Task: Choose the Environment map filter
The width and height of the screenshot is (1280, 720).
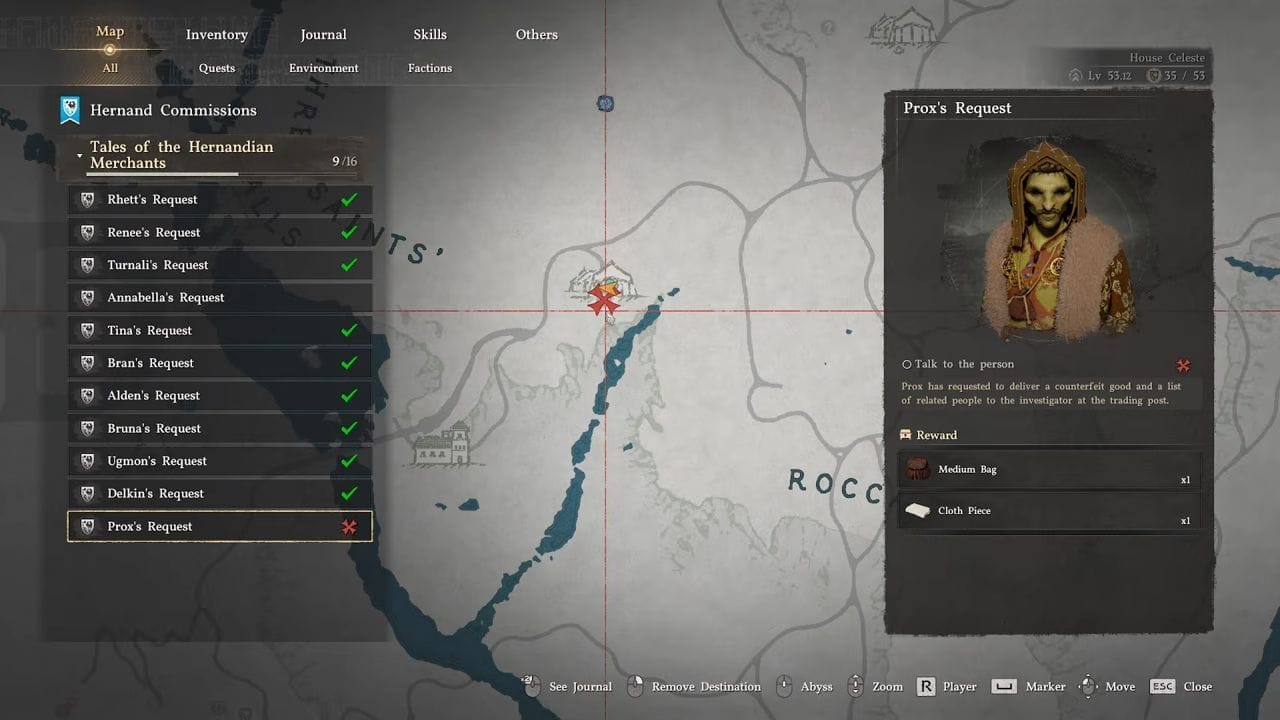Action: point(323,68)
